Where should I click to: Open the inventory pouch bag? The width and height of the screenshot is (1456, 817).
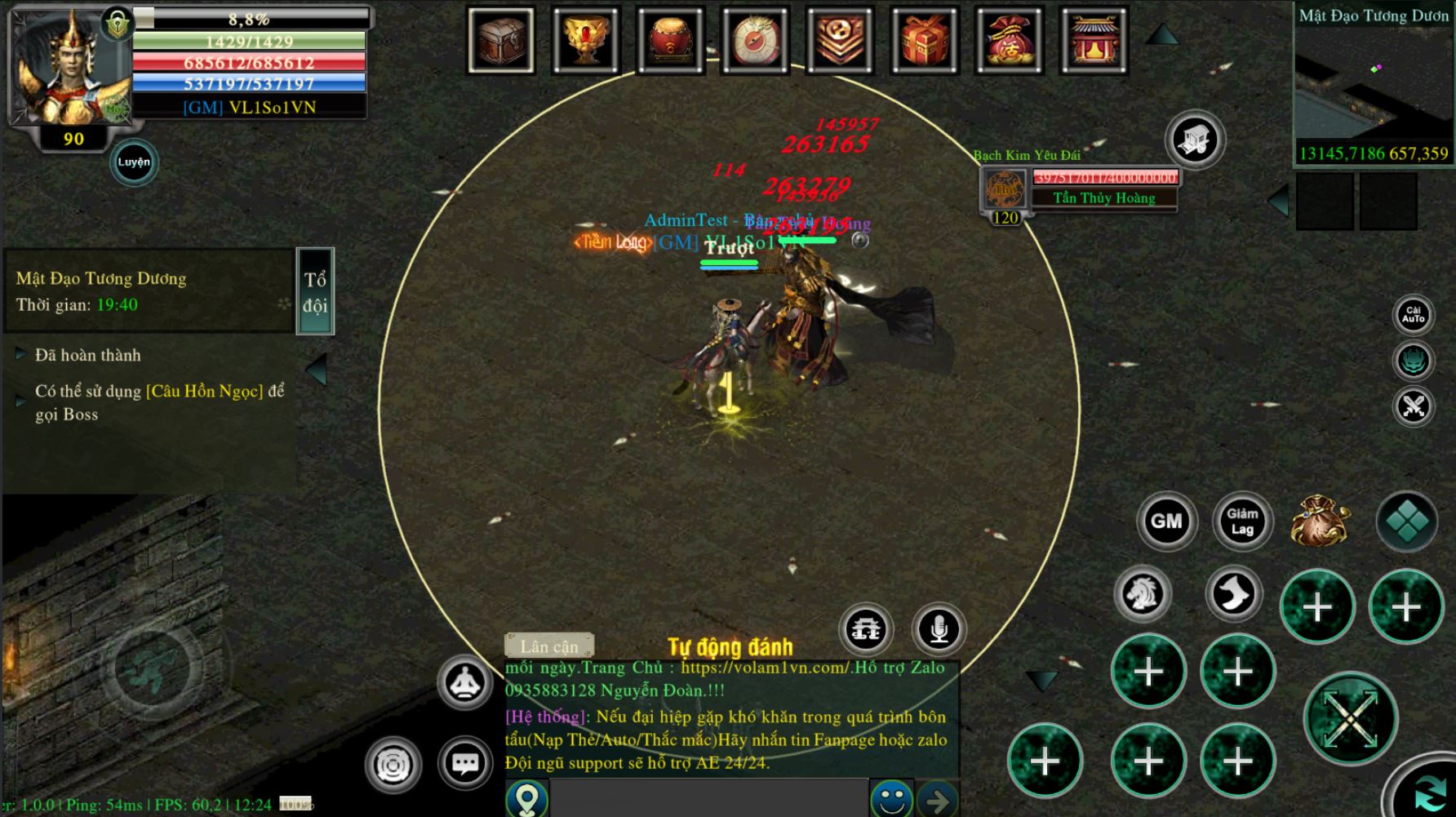click(x=1320, y=522)
